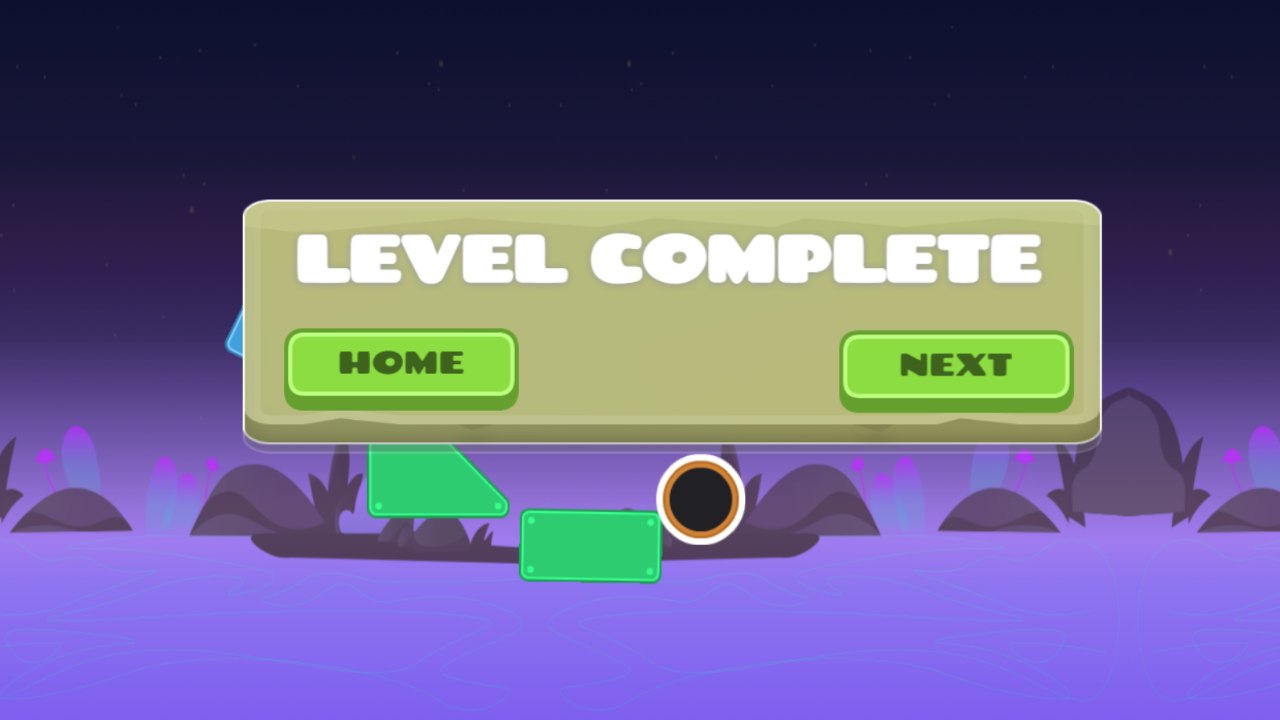The height and width of the screenshot is (720, 1280).
Task: Click the HOME button
Action: [x=400, y=363]
